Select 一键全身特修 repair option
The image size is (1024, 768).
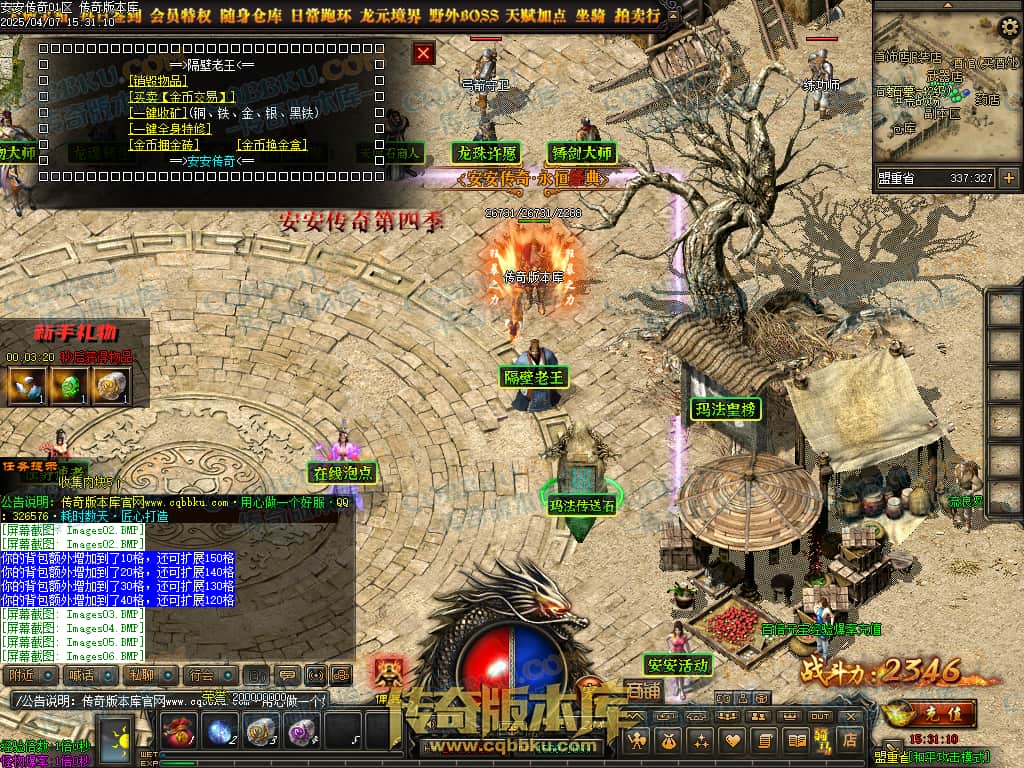172,129
